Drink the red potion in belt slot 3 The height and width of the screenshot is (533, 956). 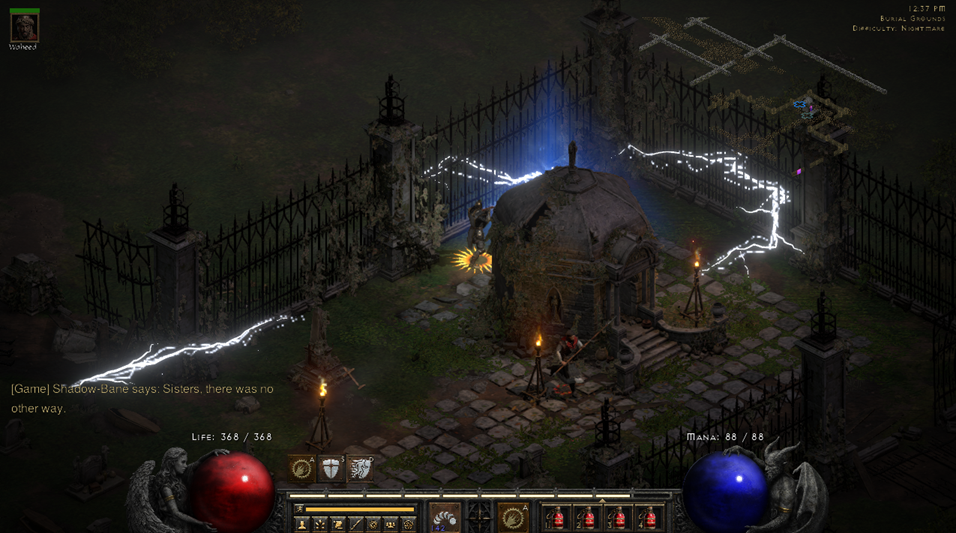[618, 518]
